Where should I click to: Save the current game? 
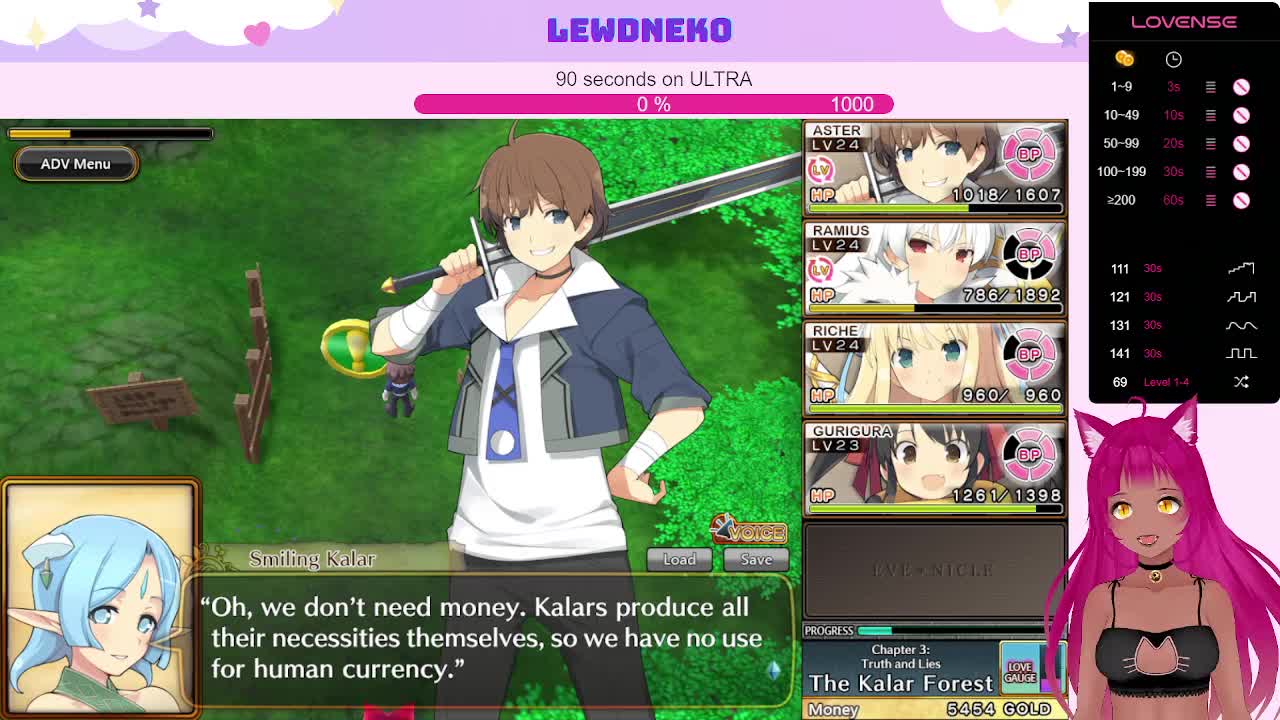coord(756,559)
